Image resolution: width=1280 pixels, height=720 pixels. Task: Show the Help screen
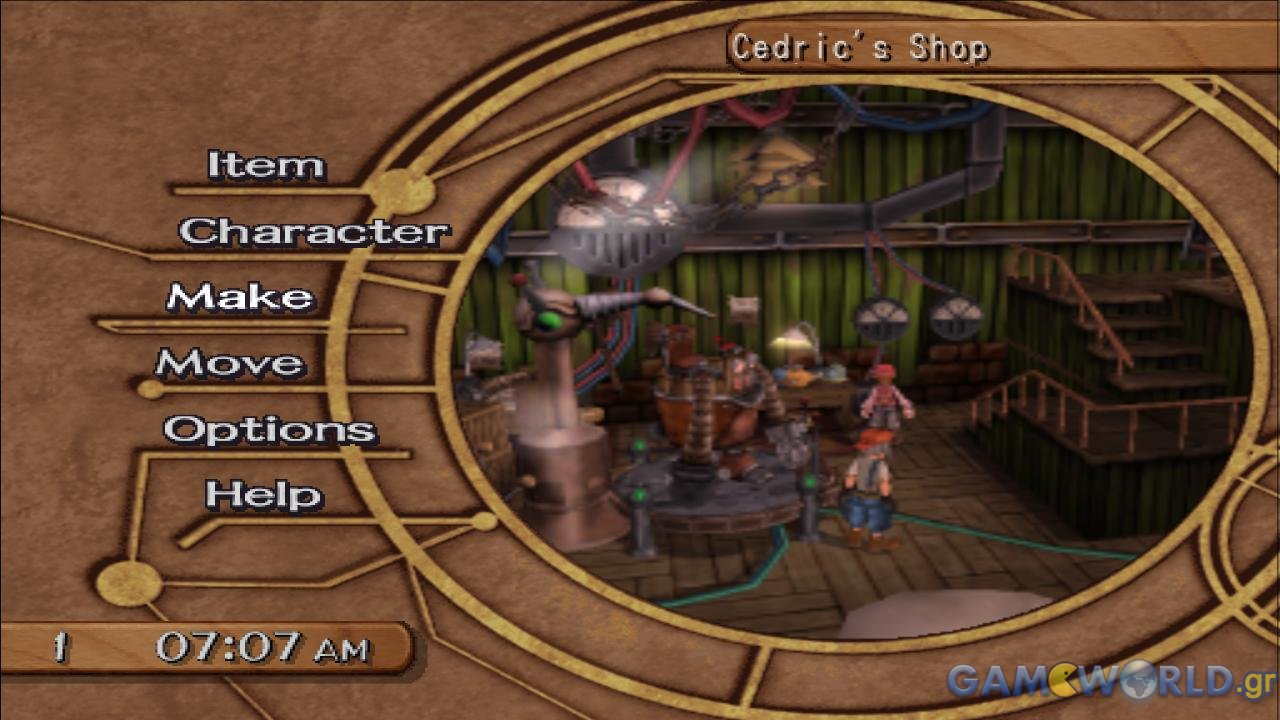[x=264, y=495]
